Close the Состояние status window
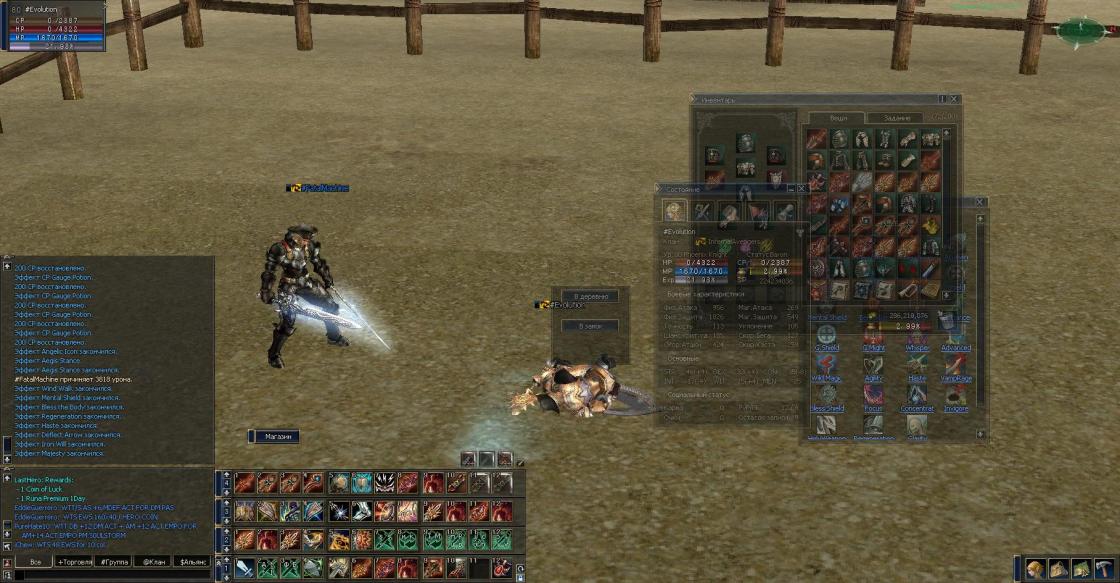Screen dimensions: 1120x583 click(x=801, y=188)
